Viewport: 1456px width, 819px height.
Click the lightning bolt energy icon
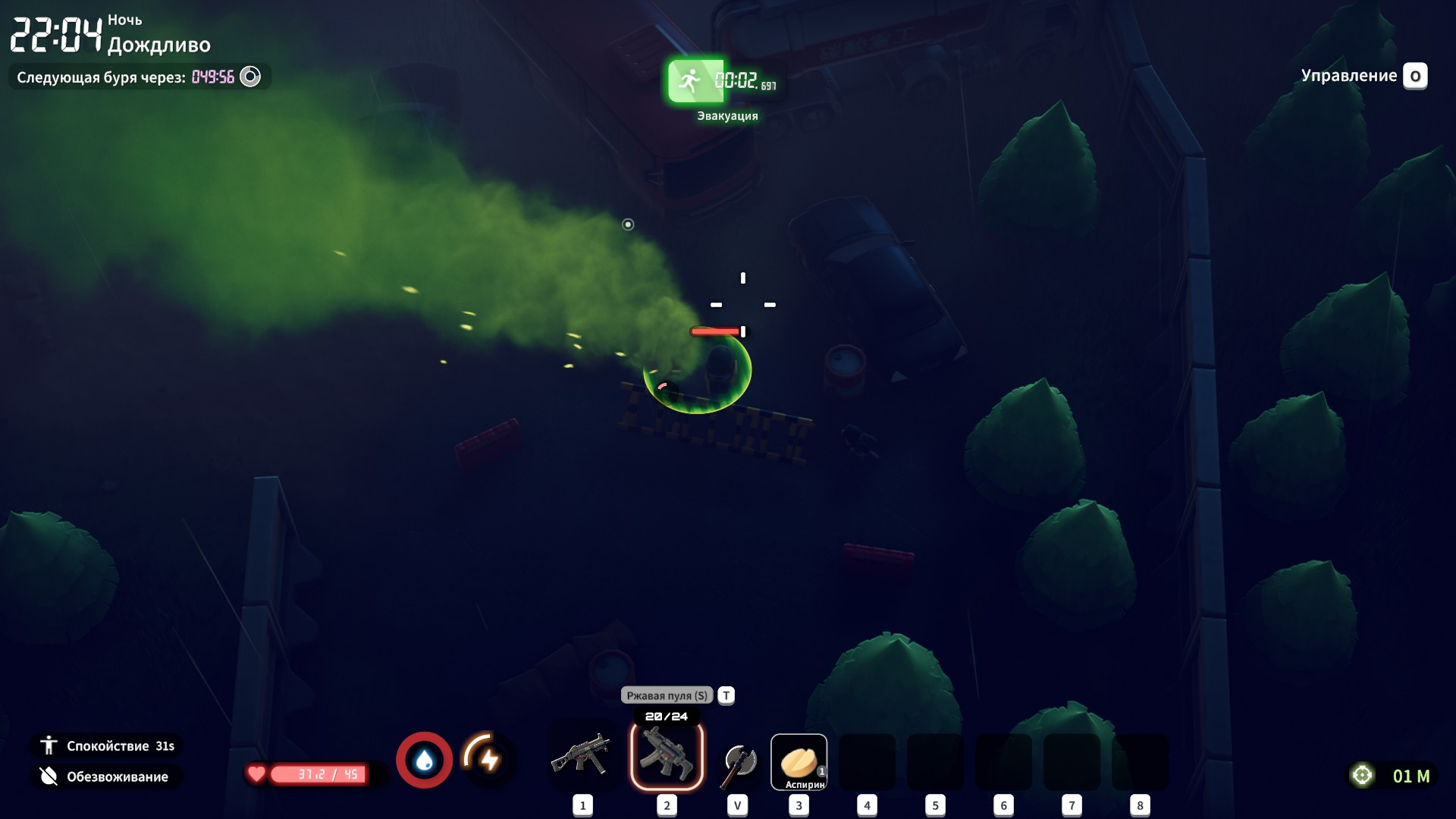[x=488, y=758]
